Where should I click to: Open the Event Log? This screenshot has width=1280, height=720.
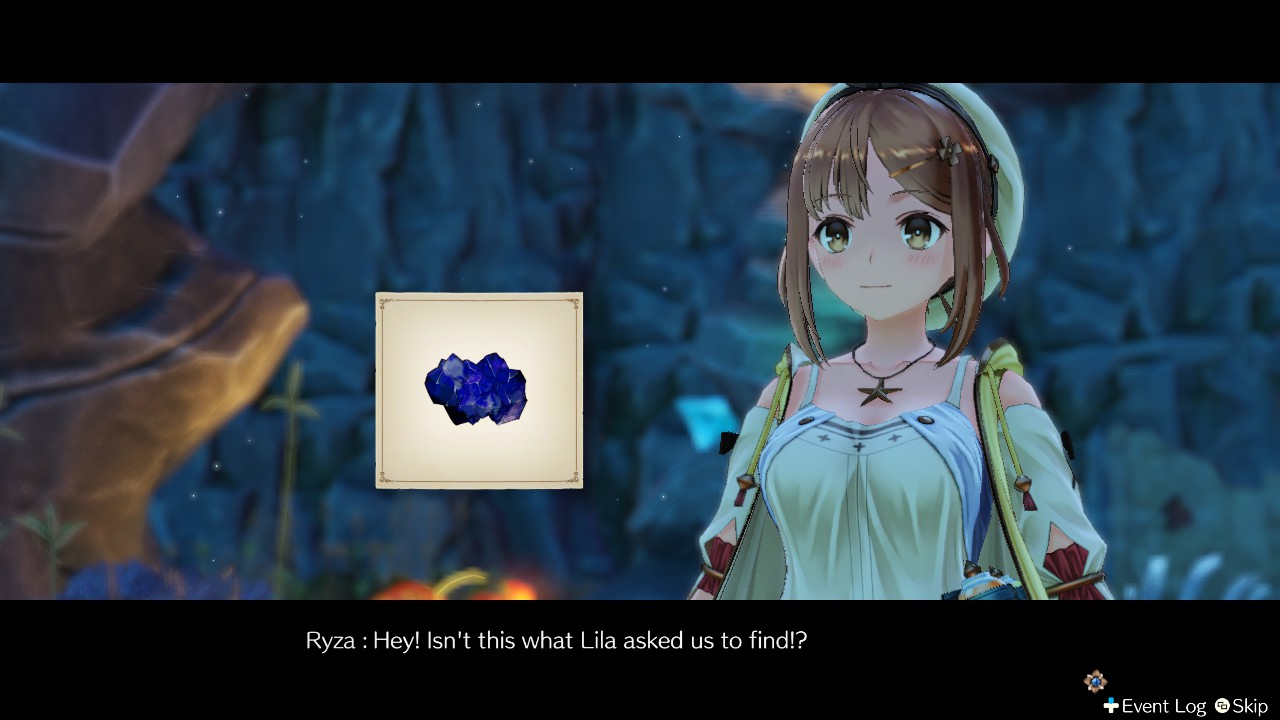(1155, 706)
